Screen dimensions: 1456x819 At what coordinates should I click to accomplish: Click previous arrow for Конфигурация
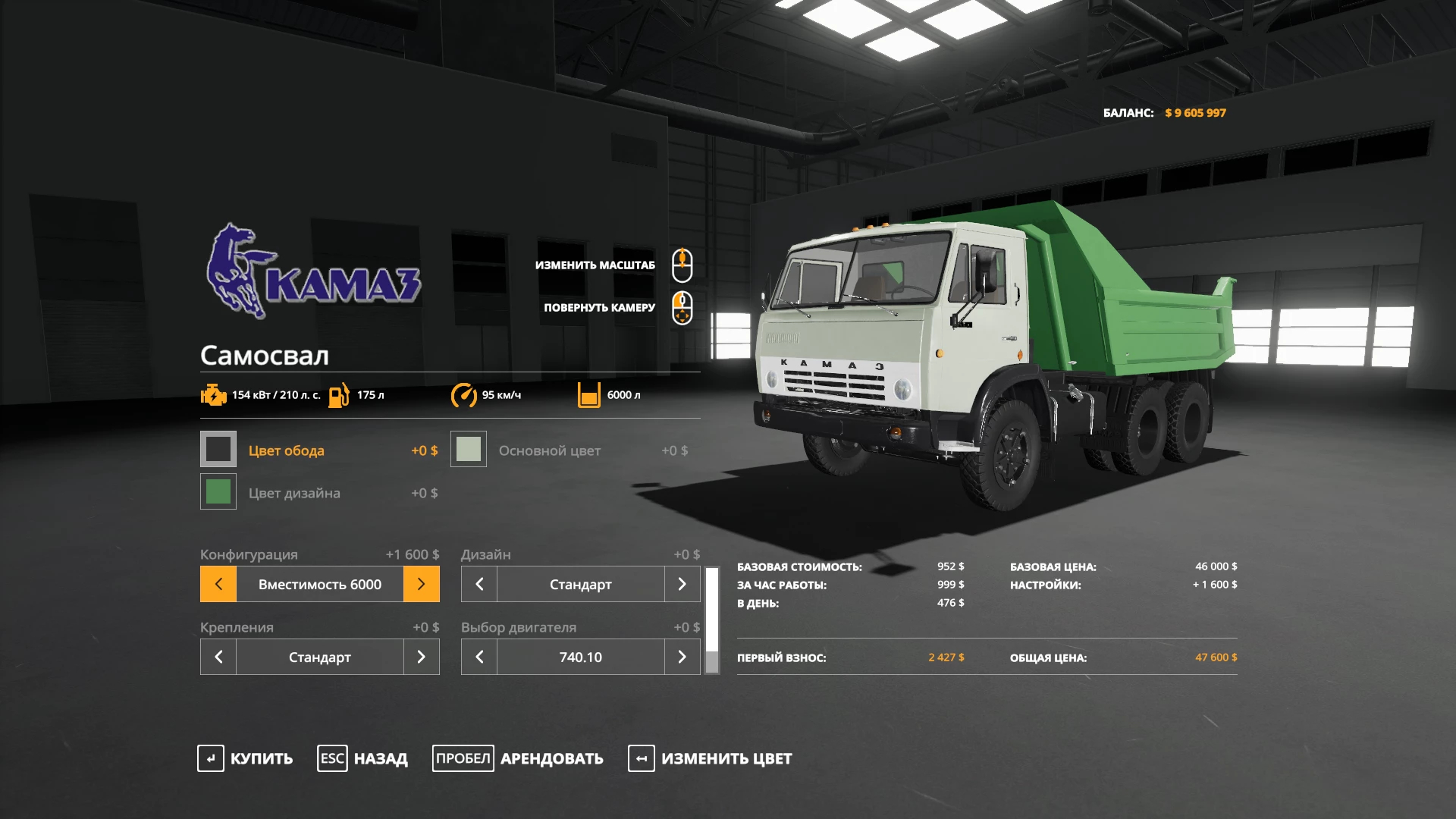218,584
